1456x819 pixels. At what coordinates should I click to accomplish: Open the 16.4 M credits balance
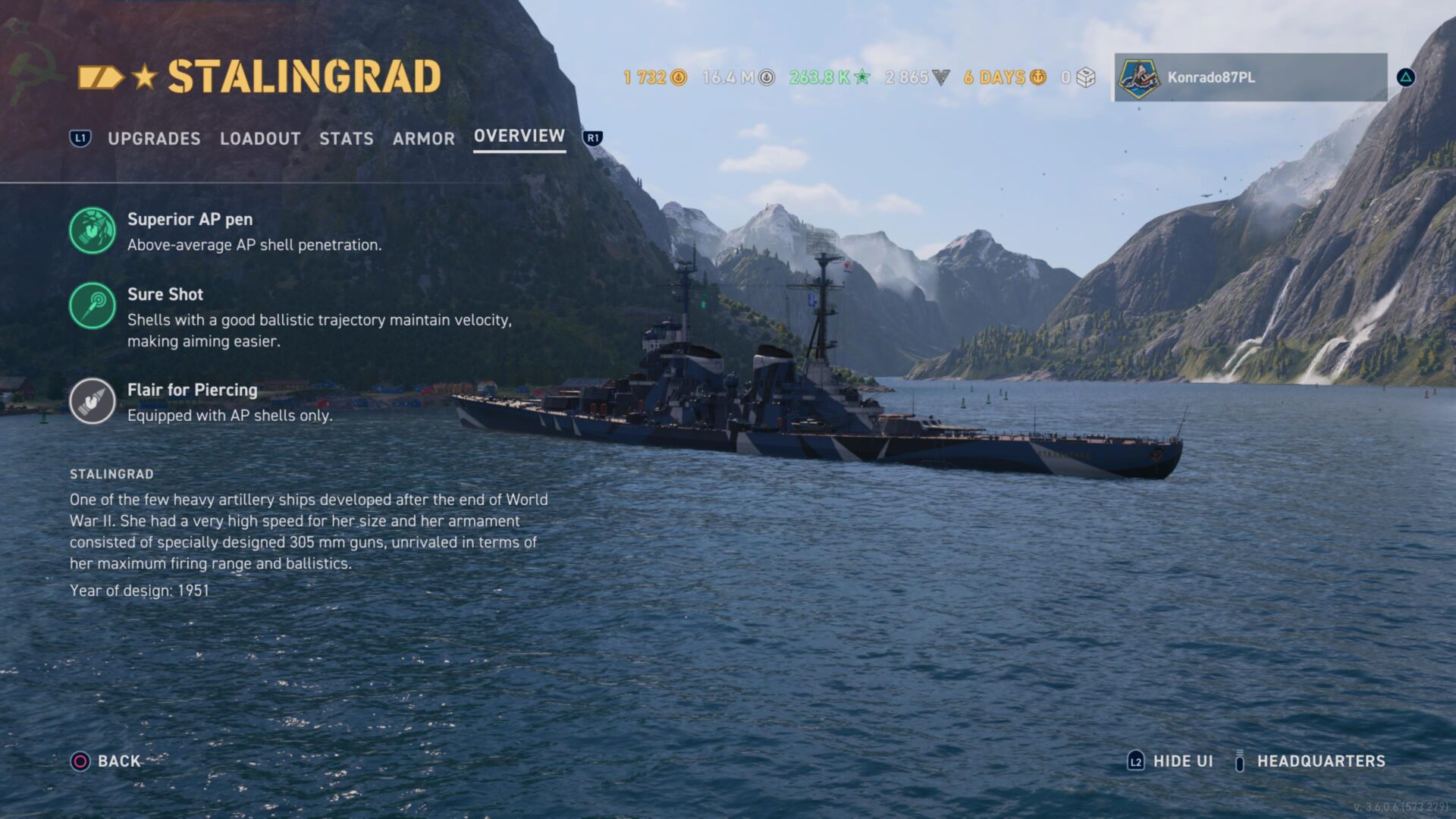pos(738,77)
